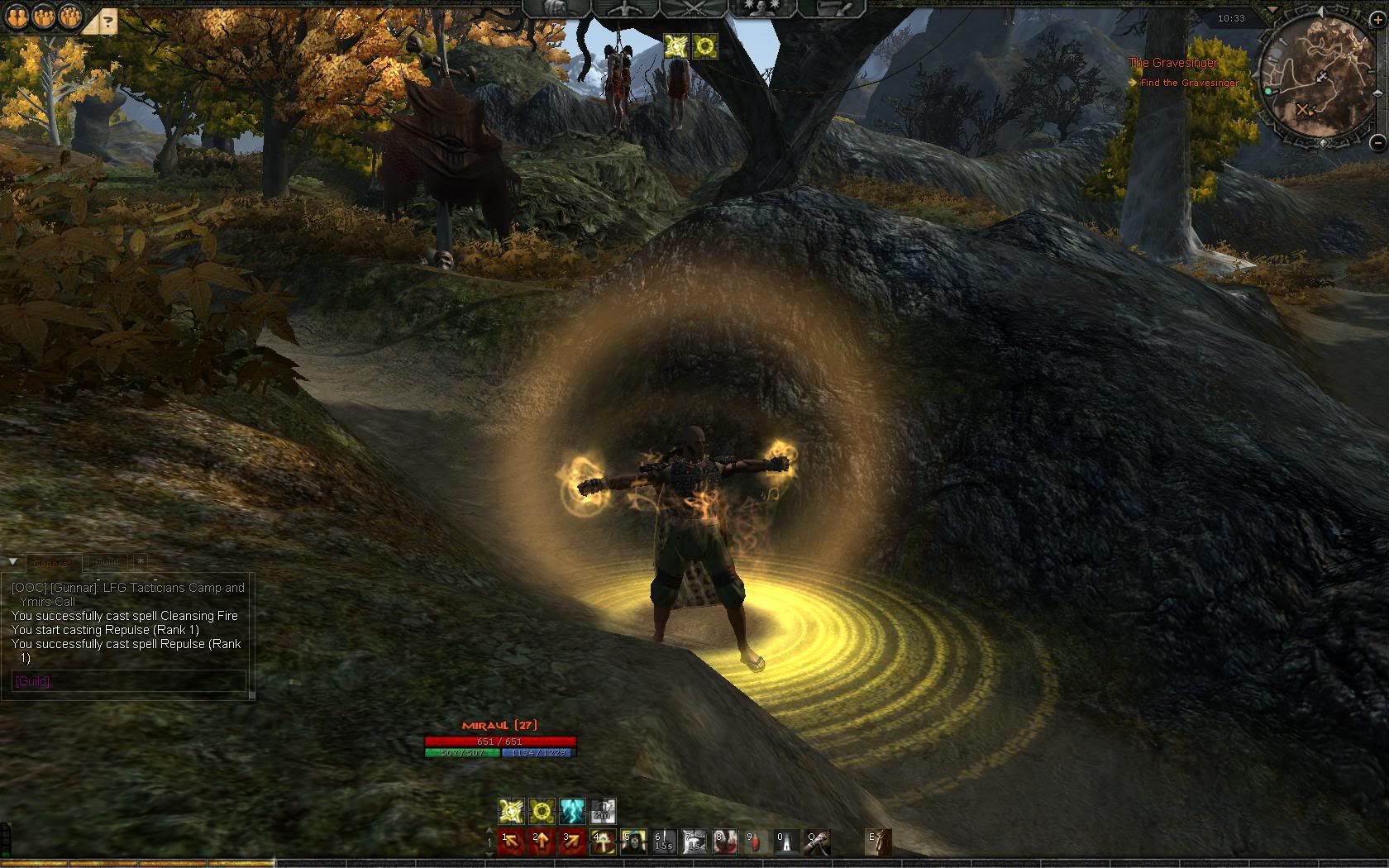Click the minimap
This screenshot has width=1389, height=868.
click(1315, 80)
